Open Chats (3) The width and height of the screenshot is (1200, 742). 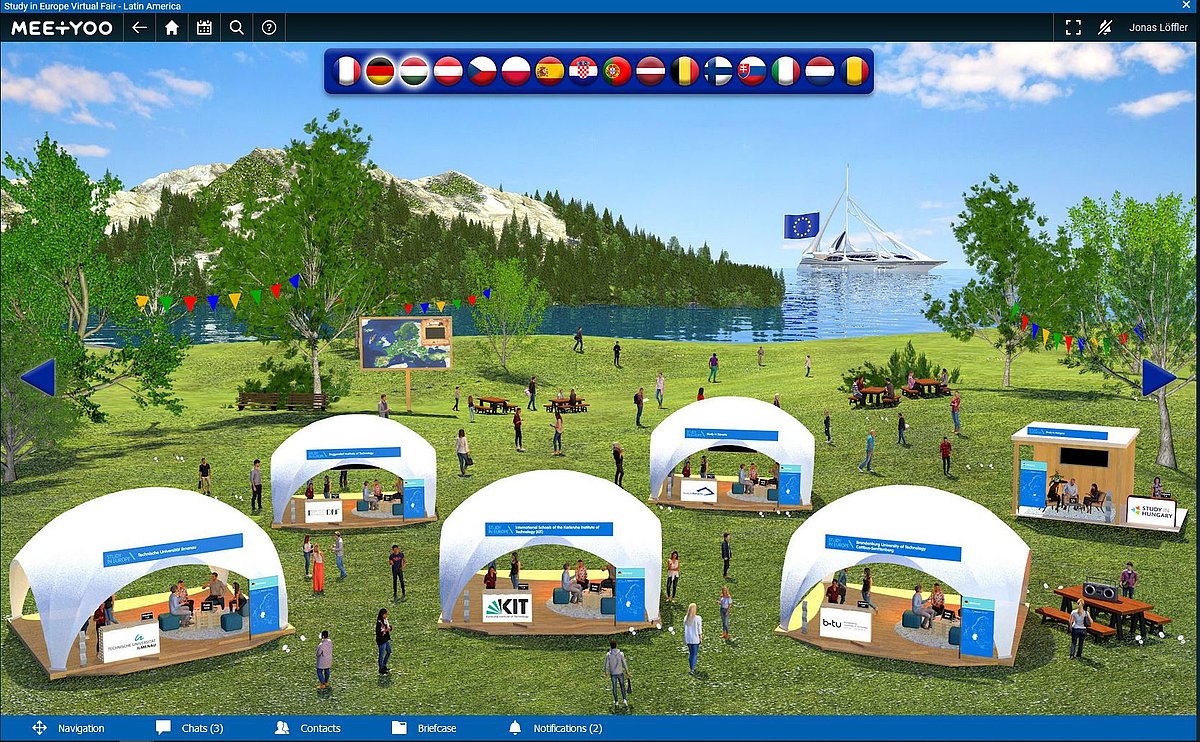tap(190, 728)
